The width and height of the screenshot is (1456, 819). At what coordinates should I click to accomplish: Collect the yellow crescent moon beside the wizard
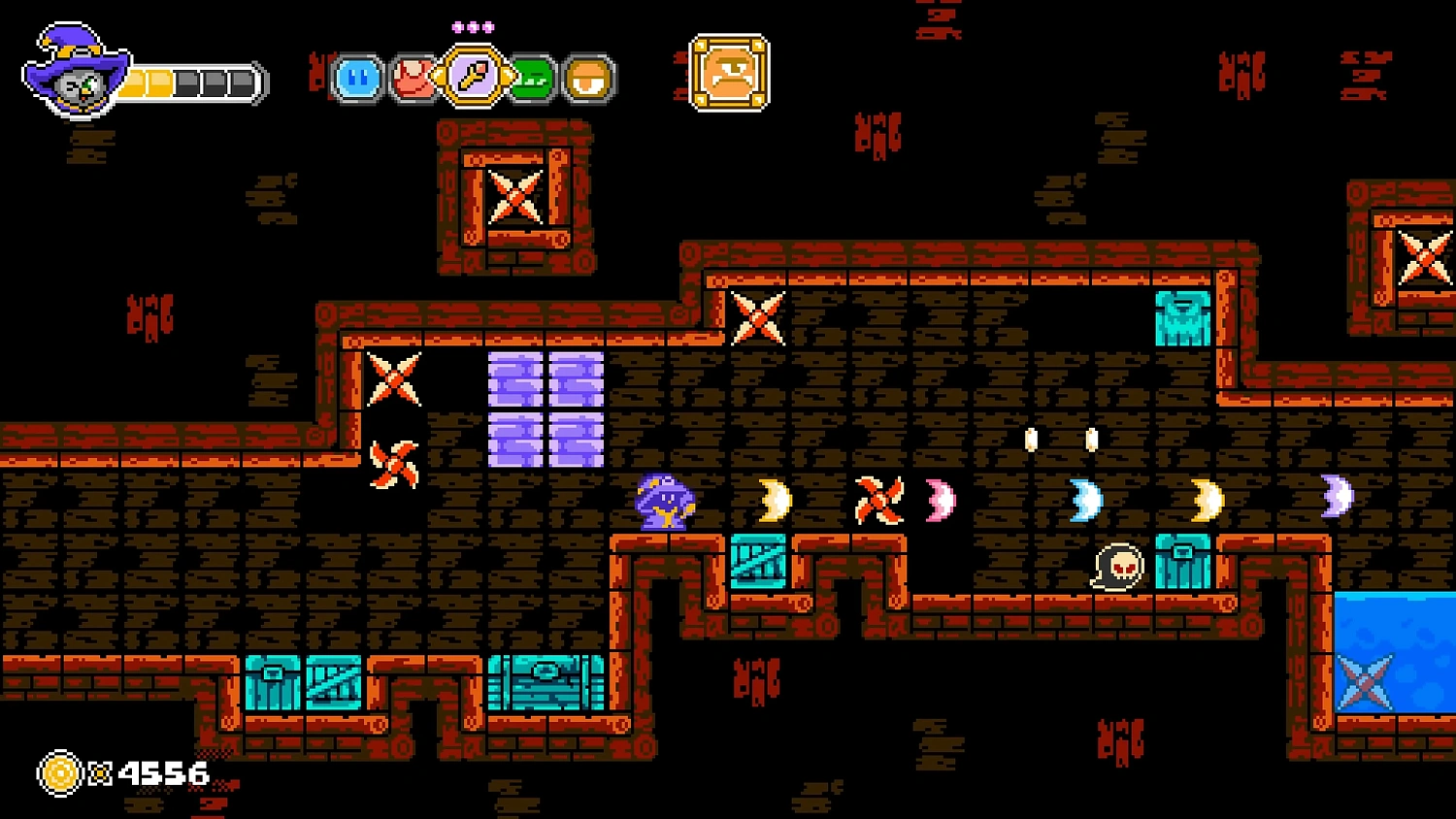click(x=774, y=499)
